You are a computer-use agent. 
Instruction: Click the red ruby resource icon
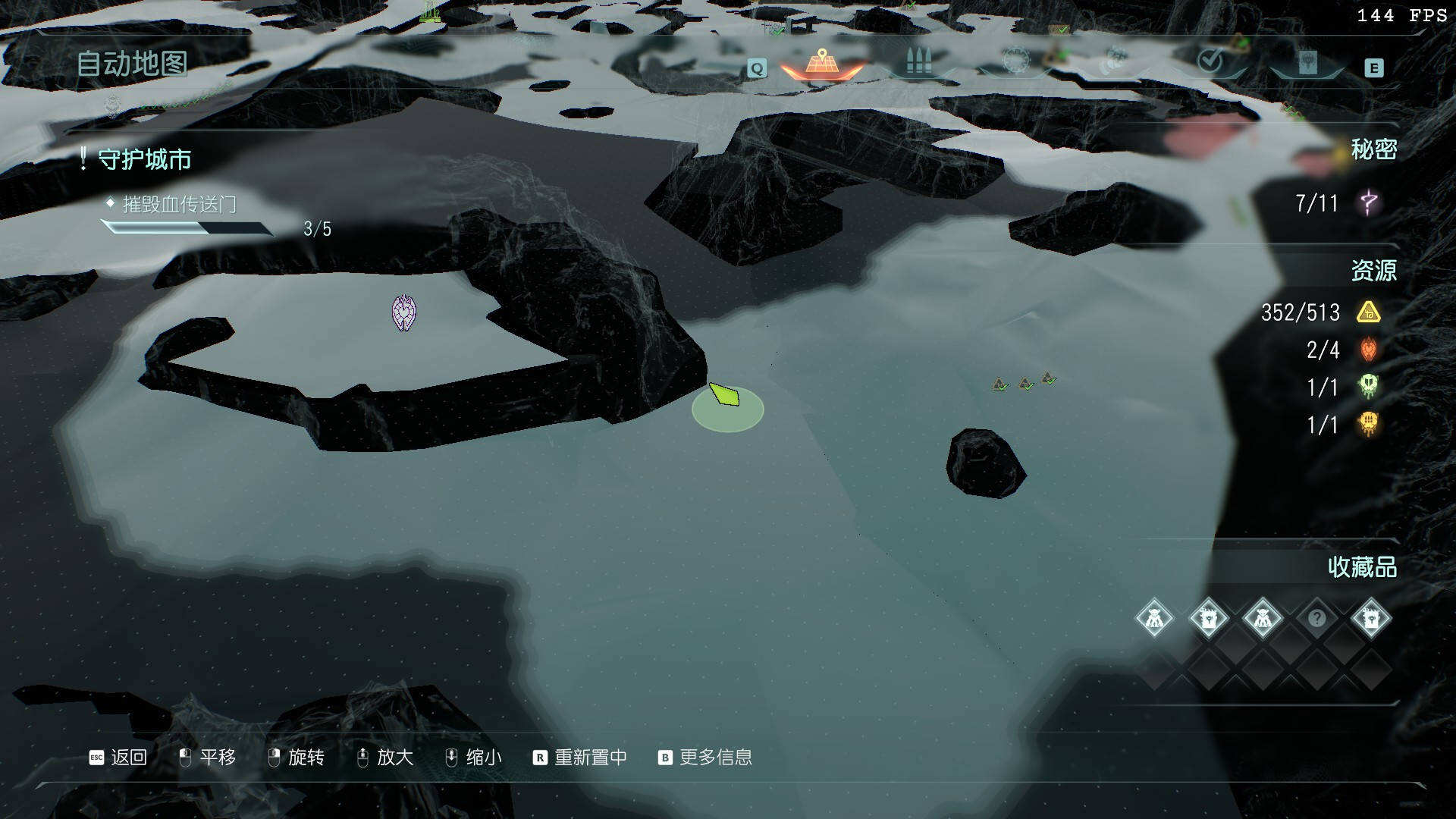coord(1369,350)
